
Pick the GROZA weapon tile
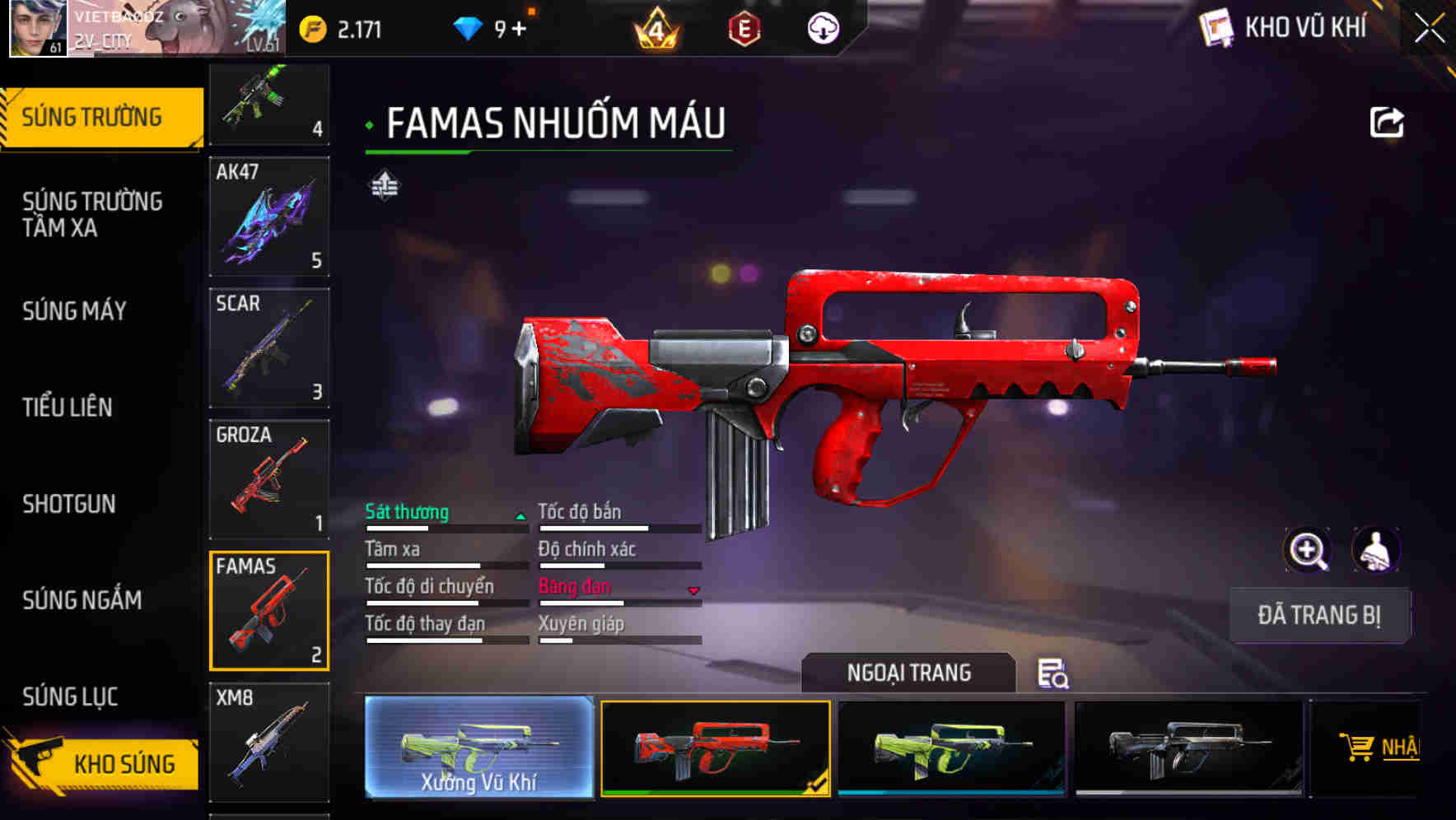click(269, 479)
